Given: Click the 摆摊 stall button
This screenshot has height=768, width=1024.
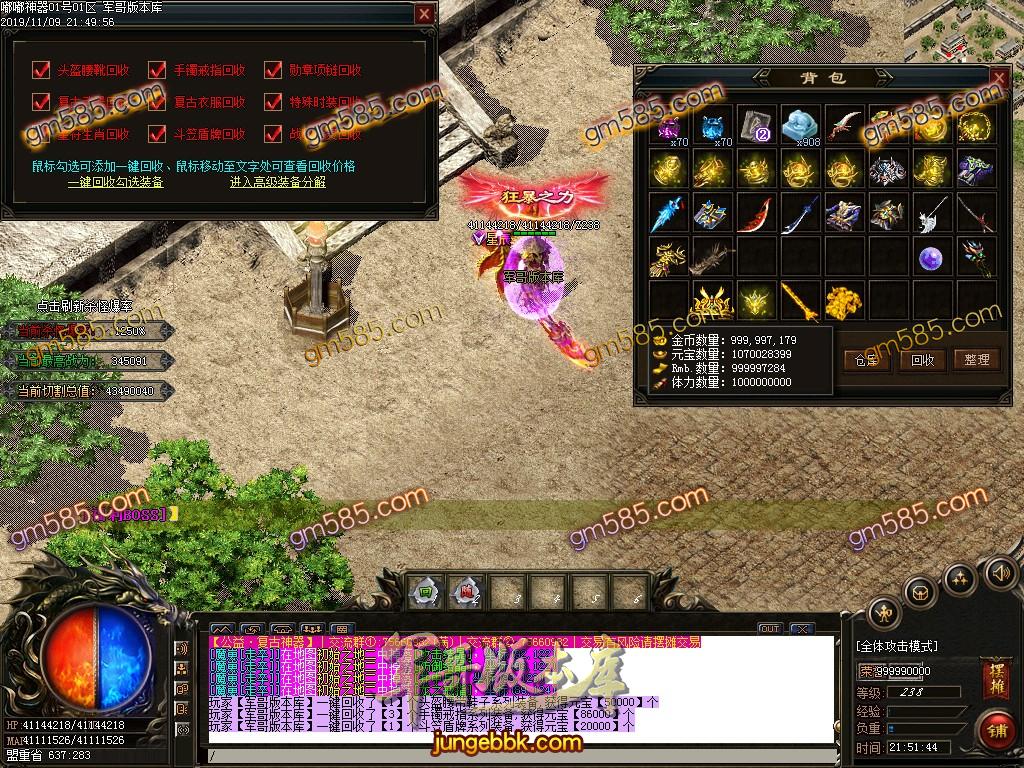Looking at the screenshot, I should pos(996,679).
